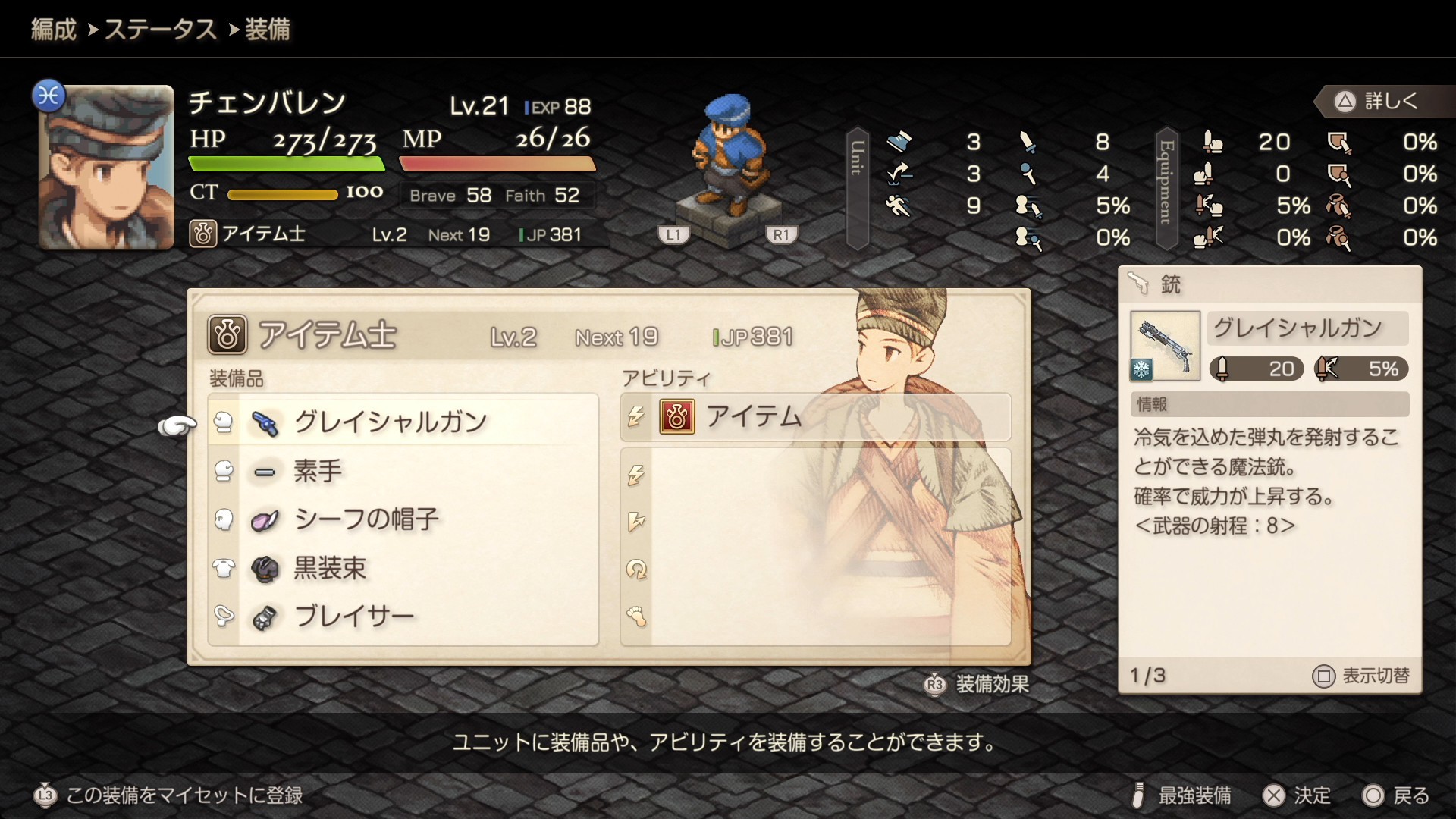Apply 最強装備 best equipment

pos(1181,795)
